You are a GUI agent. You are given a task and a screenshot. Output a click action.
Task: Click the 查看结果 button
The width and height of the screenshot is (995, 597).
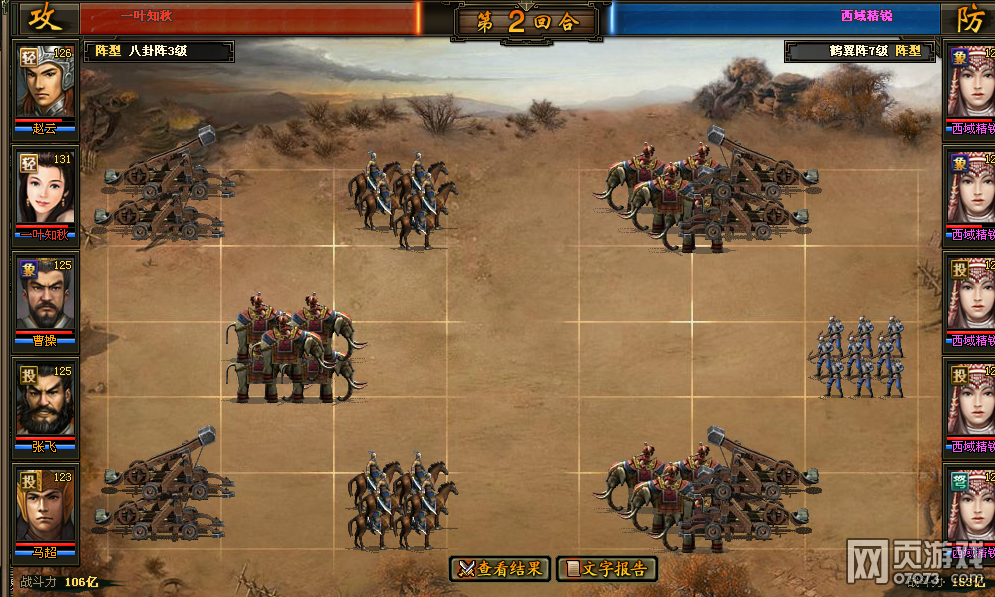(500, 569)
